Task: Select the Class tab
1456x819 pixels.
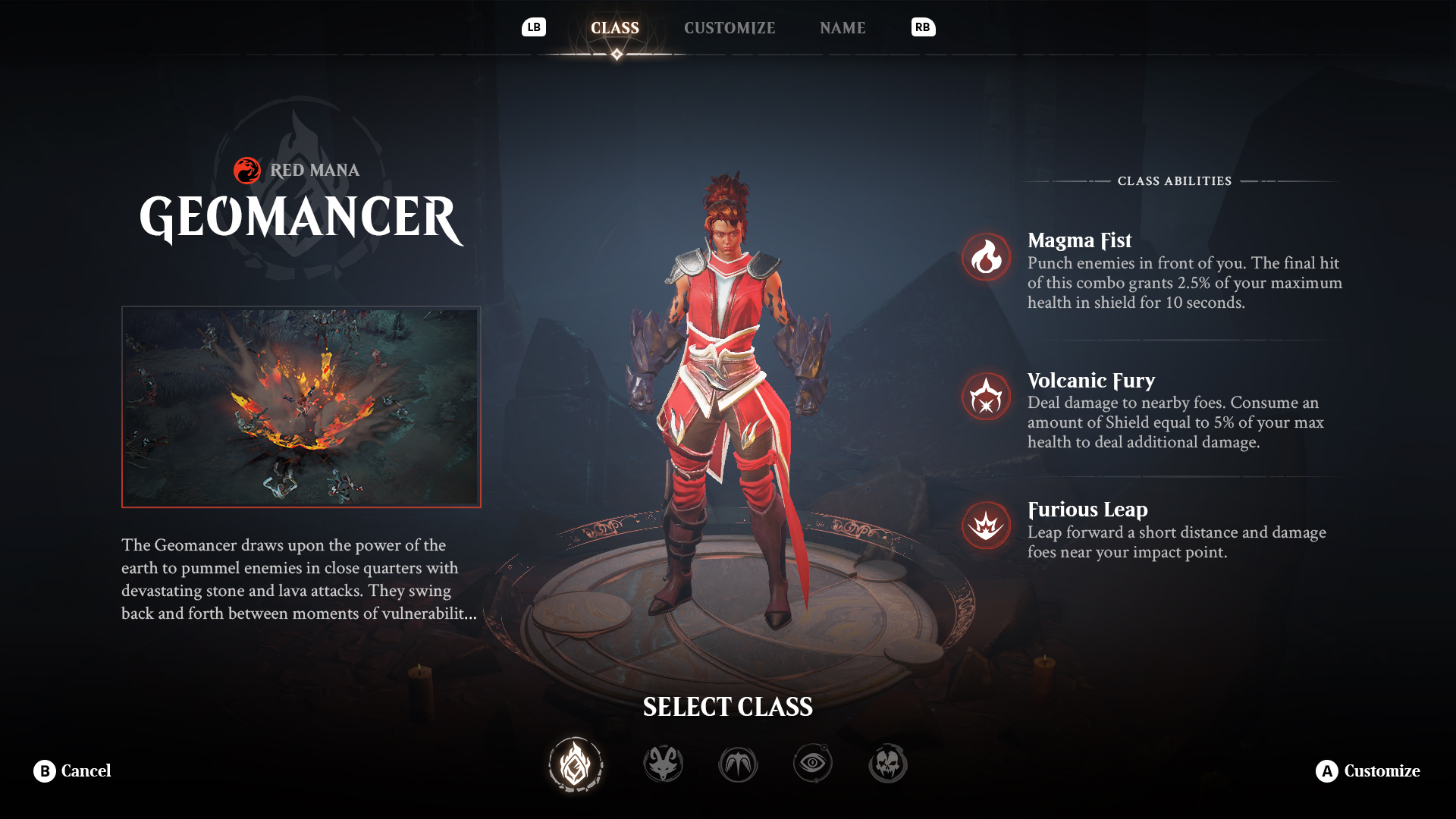Action: (615, 28)
